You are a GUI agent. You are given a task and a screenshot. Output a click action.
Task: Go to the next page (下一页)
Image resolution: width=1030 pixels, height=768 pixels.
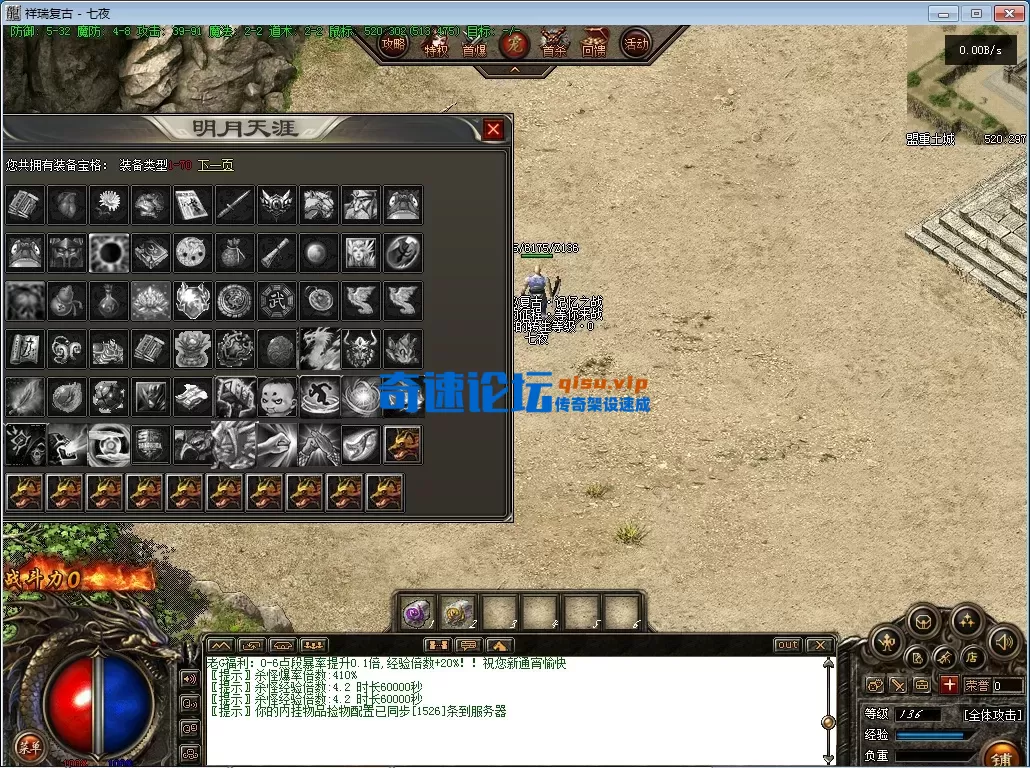[215, 165]
